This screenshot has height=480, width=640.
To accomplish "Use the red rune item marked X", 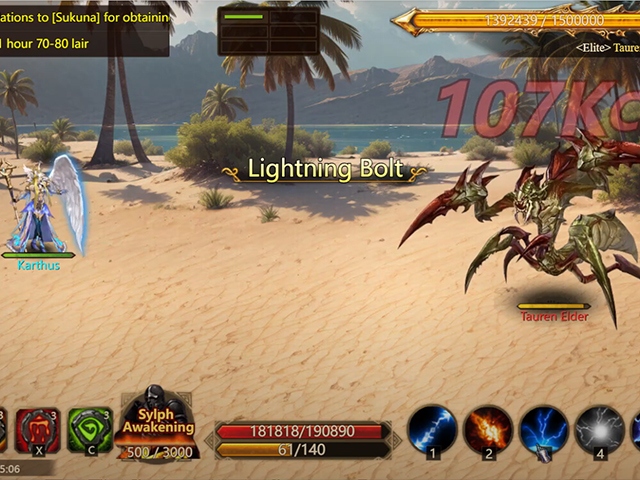I will click(38, 430).
